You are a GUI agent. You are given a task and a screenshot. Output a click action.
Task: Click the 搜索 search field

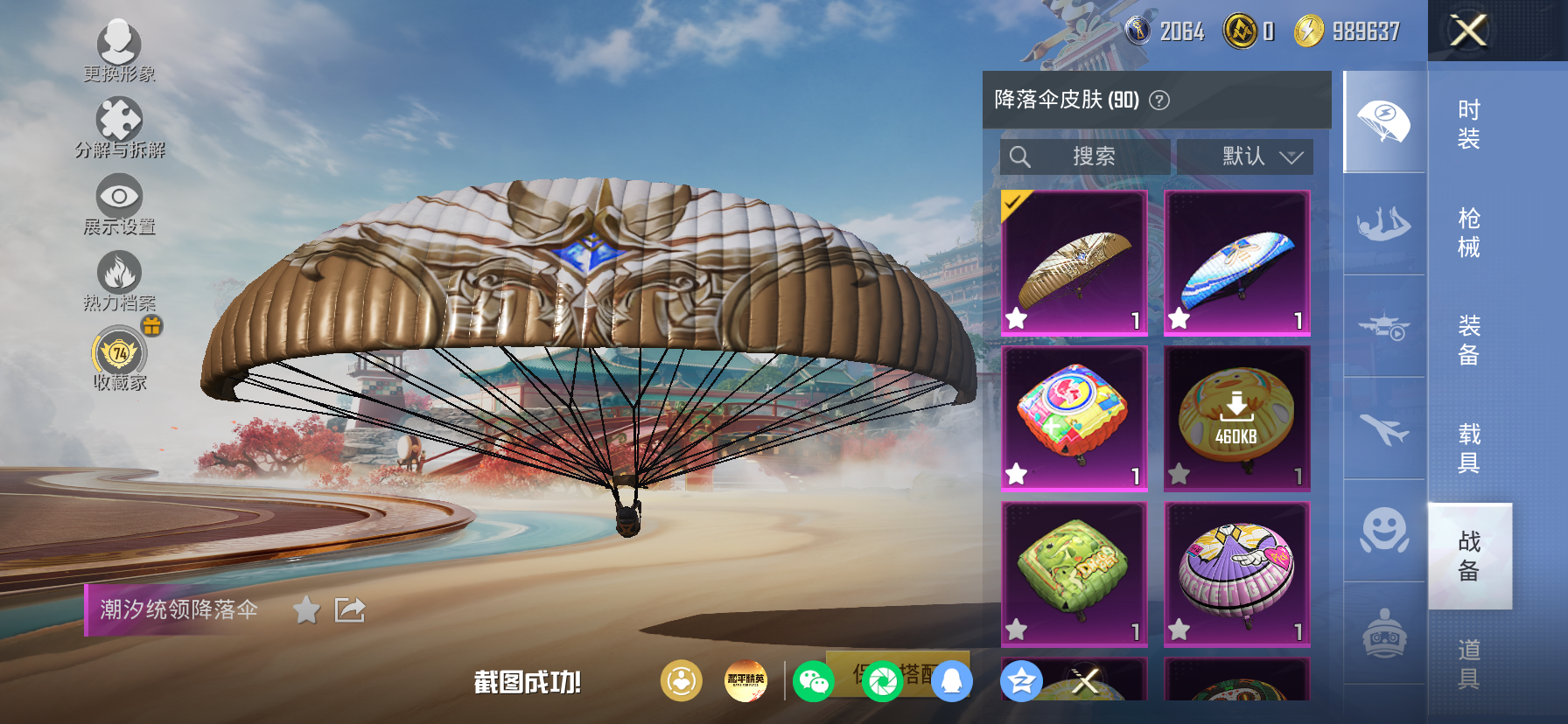point(1085,157)
